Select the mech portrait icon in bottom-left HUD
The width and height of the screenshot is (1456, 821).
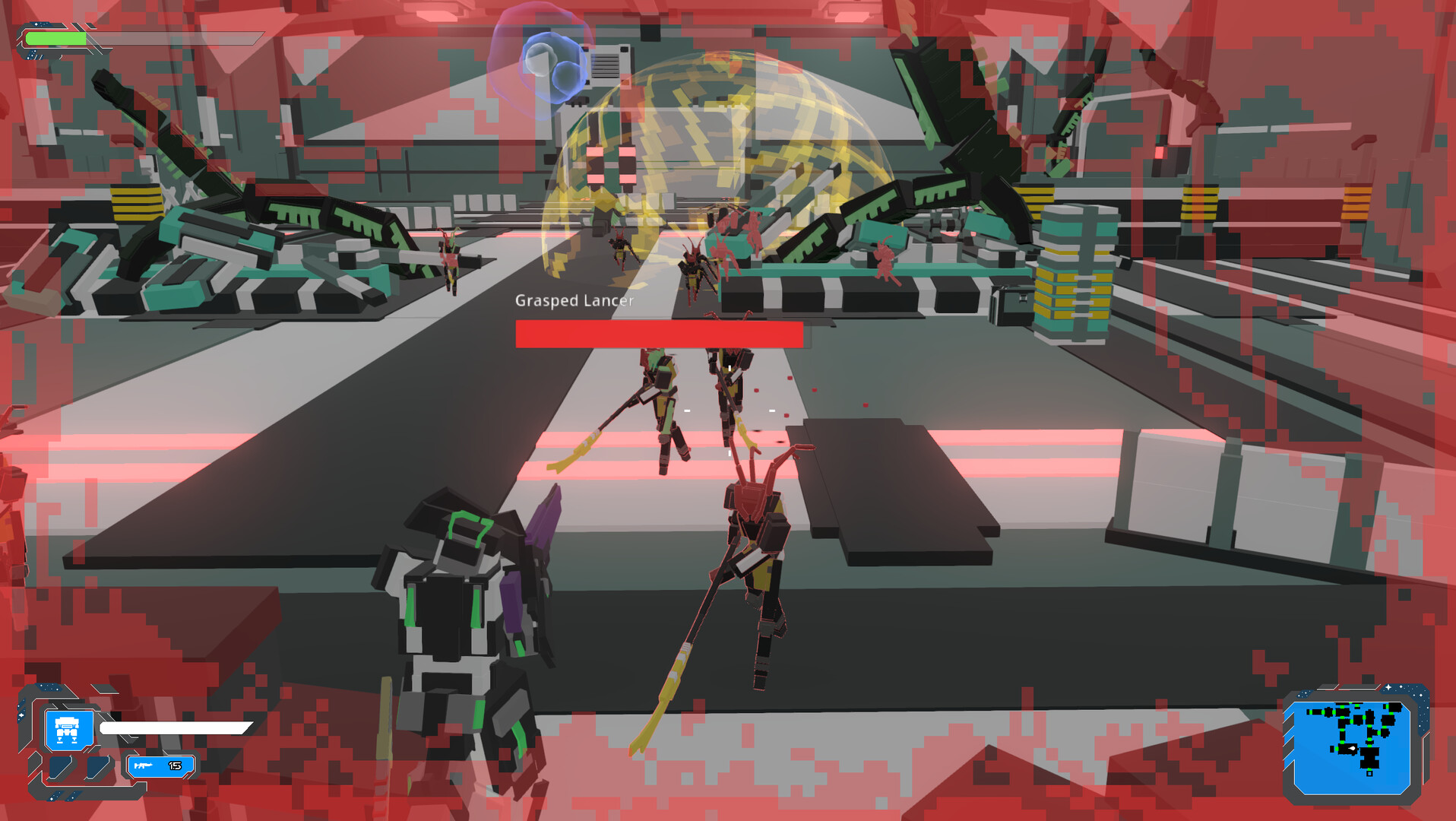pos(68,730)
